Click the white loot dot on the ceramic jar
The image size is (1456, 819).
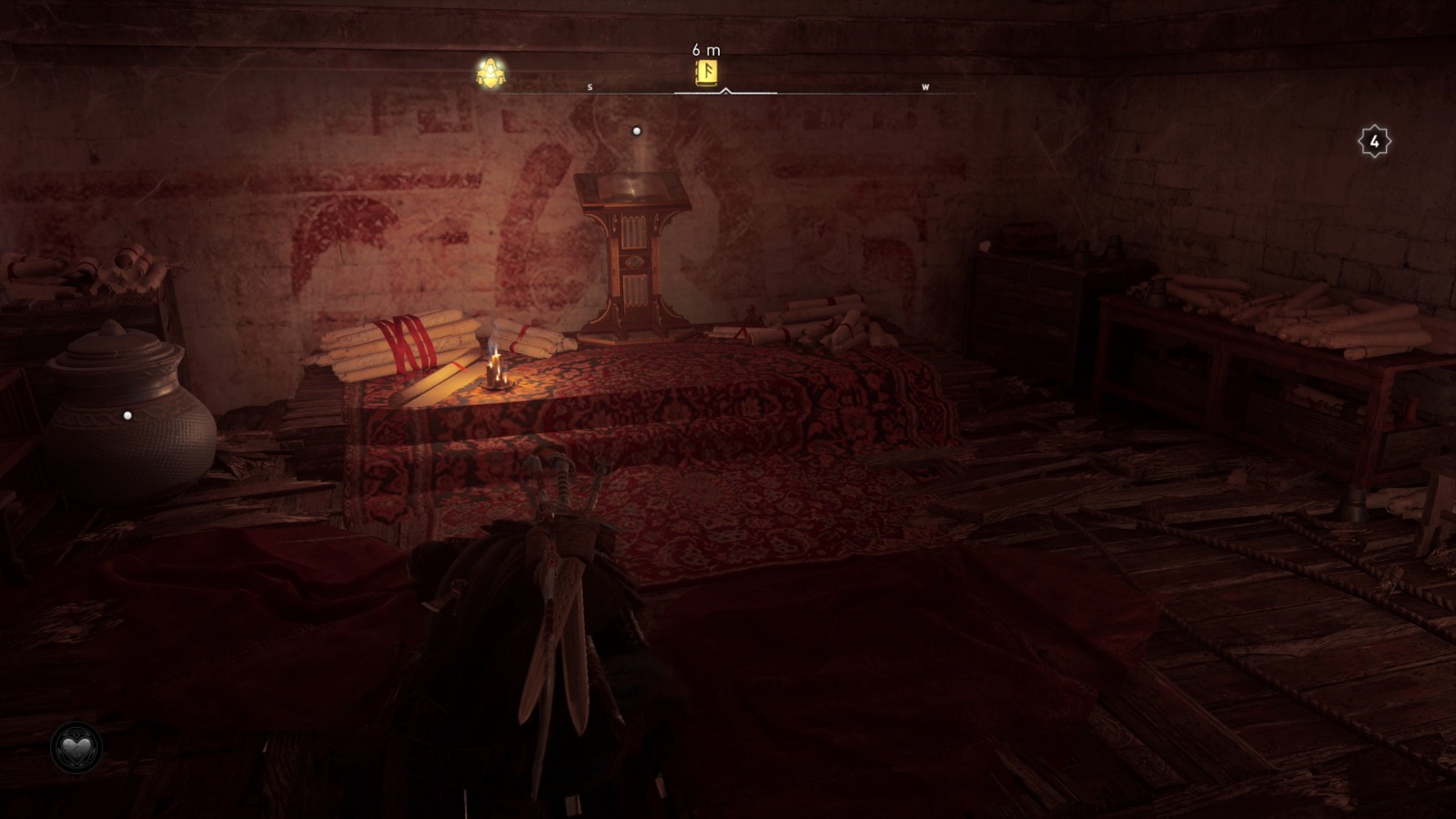(128, 415)
